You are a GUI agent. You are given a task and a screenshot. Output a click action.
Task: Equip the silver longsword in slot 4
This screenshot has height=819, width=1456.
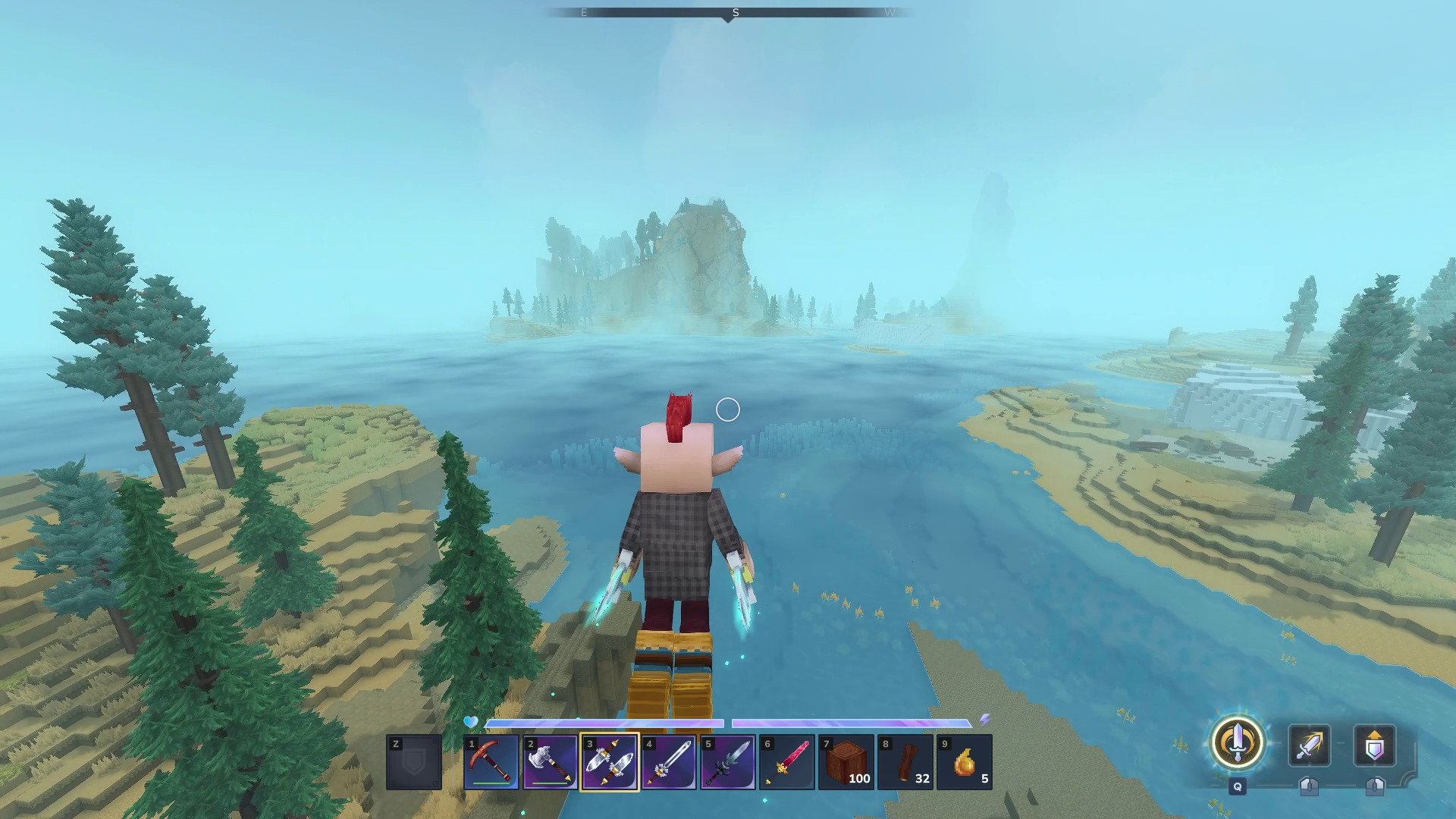point(669,762)
